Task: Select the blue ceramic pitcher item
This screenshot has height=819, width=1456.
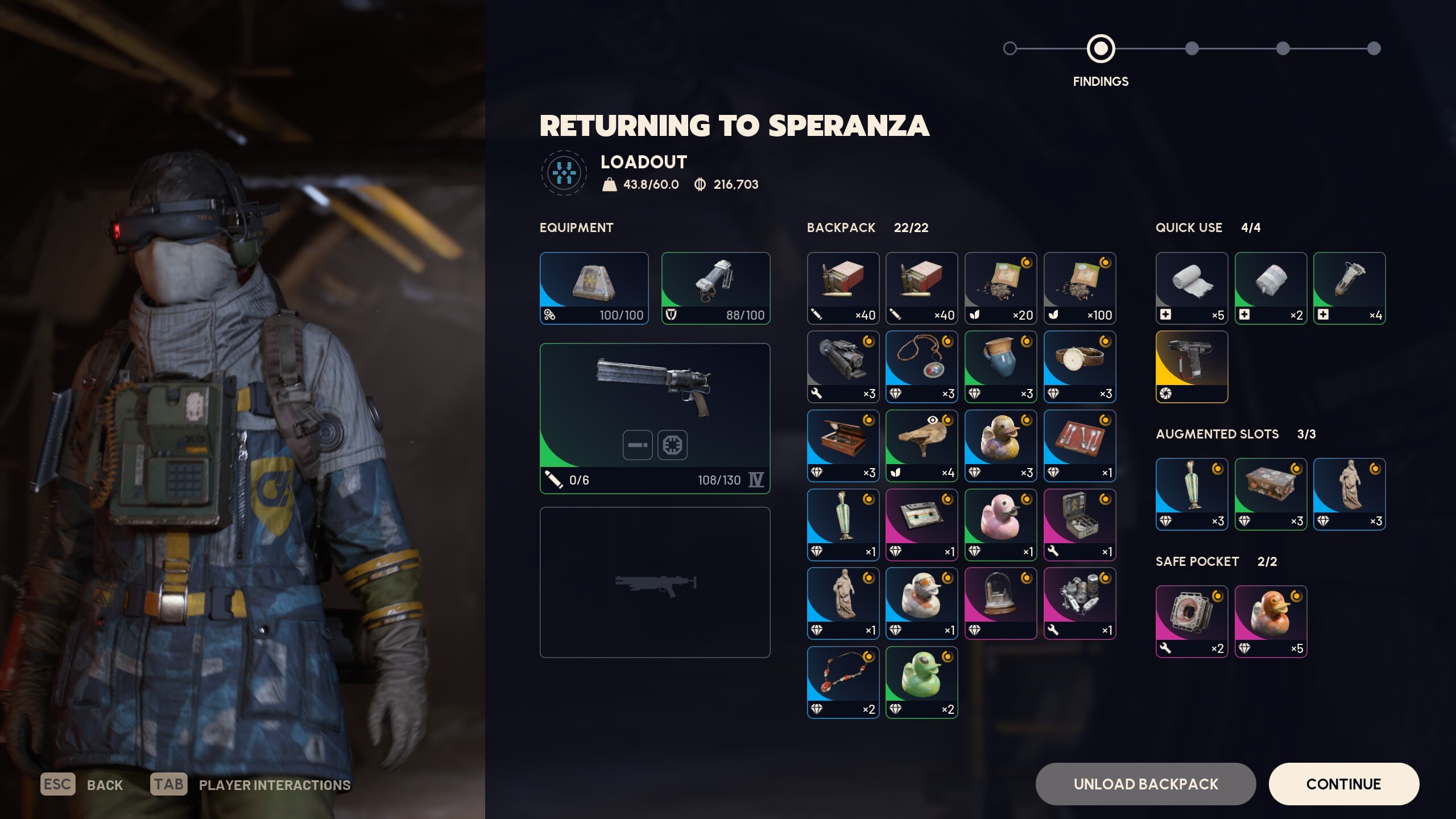Action: (x=1000, y=367)
